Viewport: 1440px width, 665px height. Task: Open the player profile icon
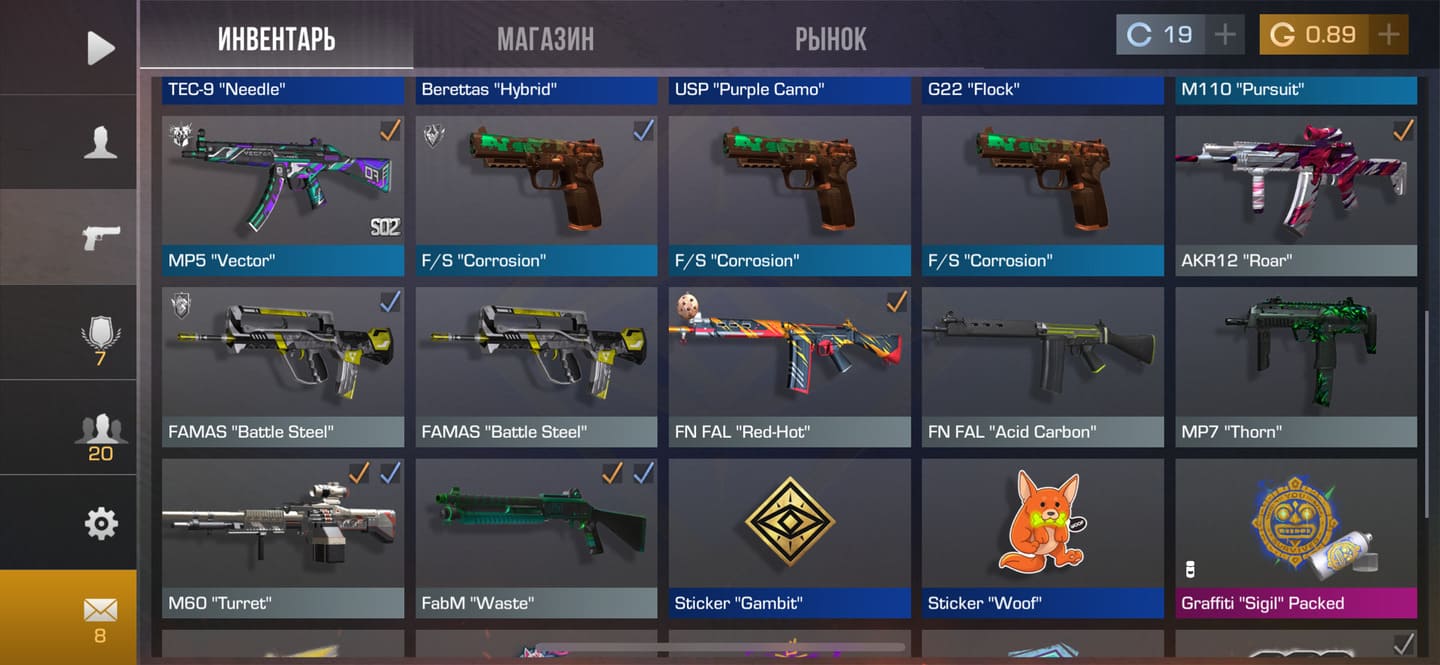pyautogui.click(x=100, y=143)
